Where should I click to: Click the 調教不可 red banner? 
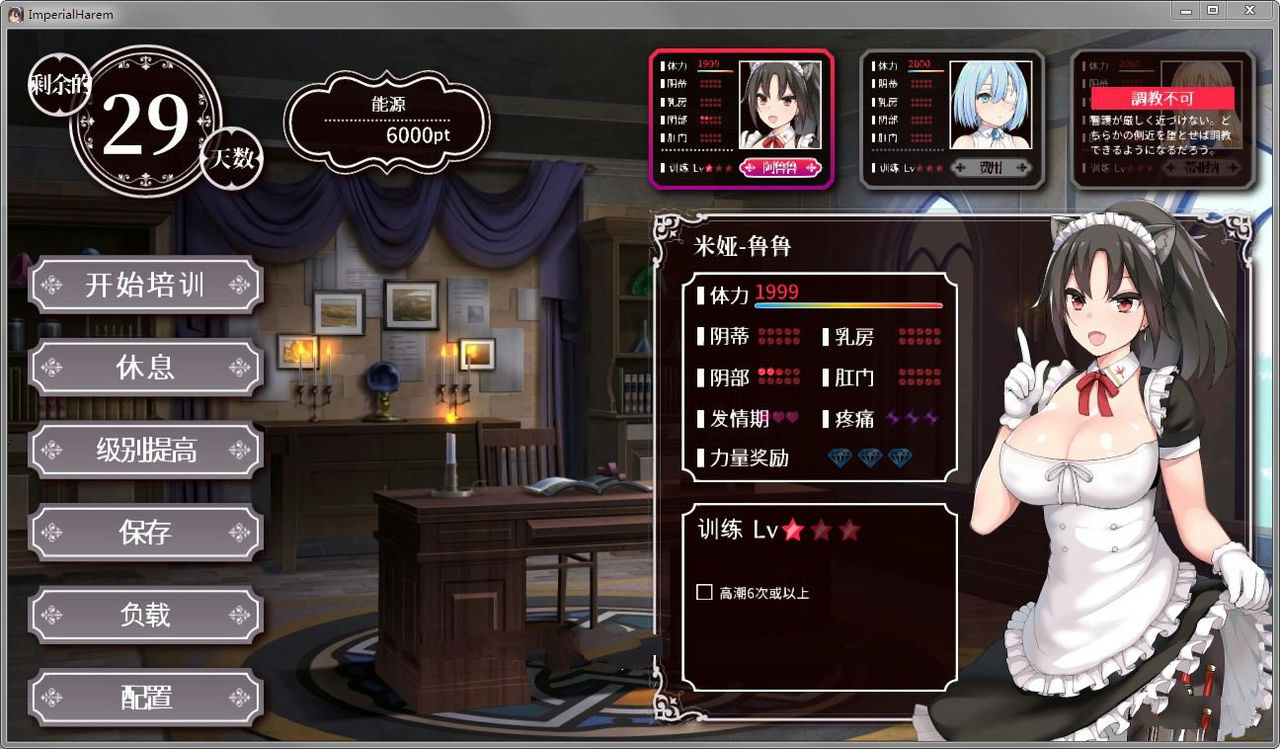(1164, 98)
